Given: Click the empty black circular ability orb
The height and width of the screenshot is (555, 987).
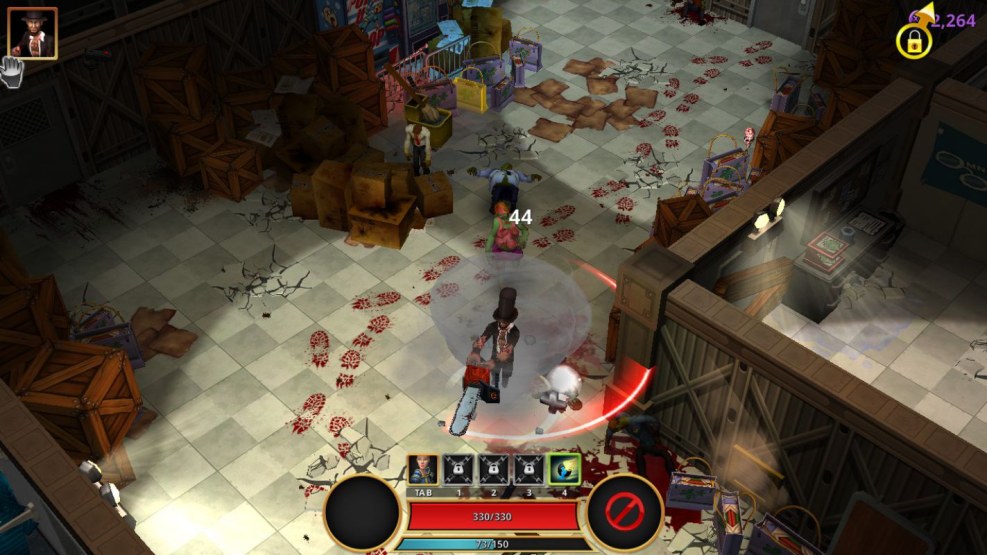Looking at the screenshot, I should [362, 513].
